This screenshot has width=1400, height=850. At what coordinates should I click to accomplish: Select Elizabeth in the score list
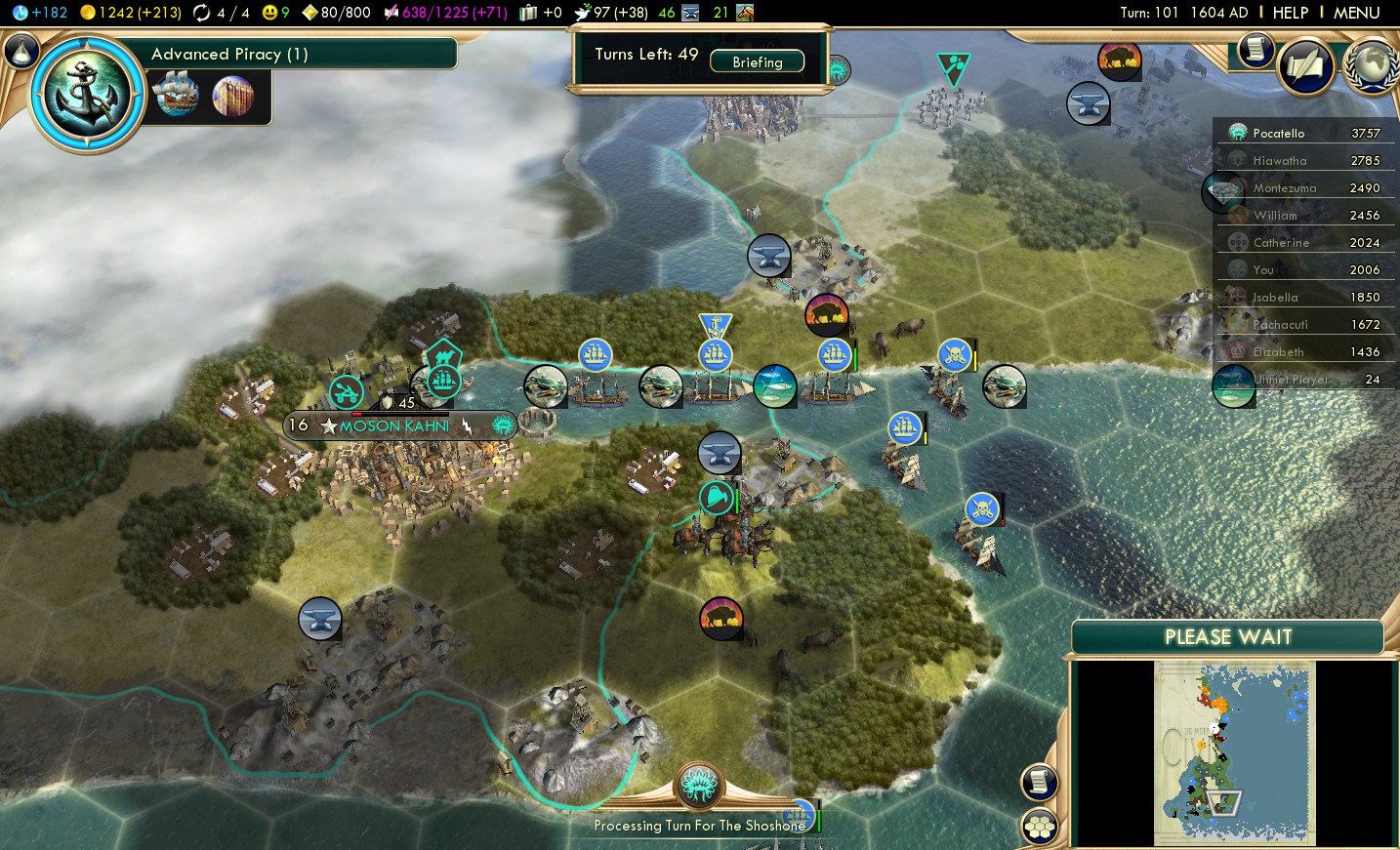coord(1278,352)
